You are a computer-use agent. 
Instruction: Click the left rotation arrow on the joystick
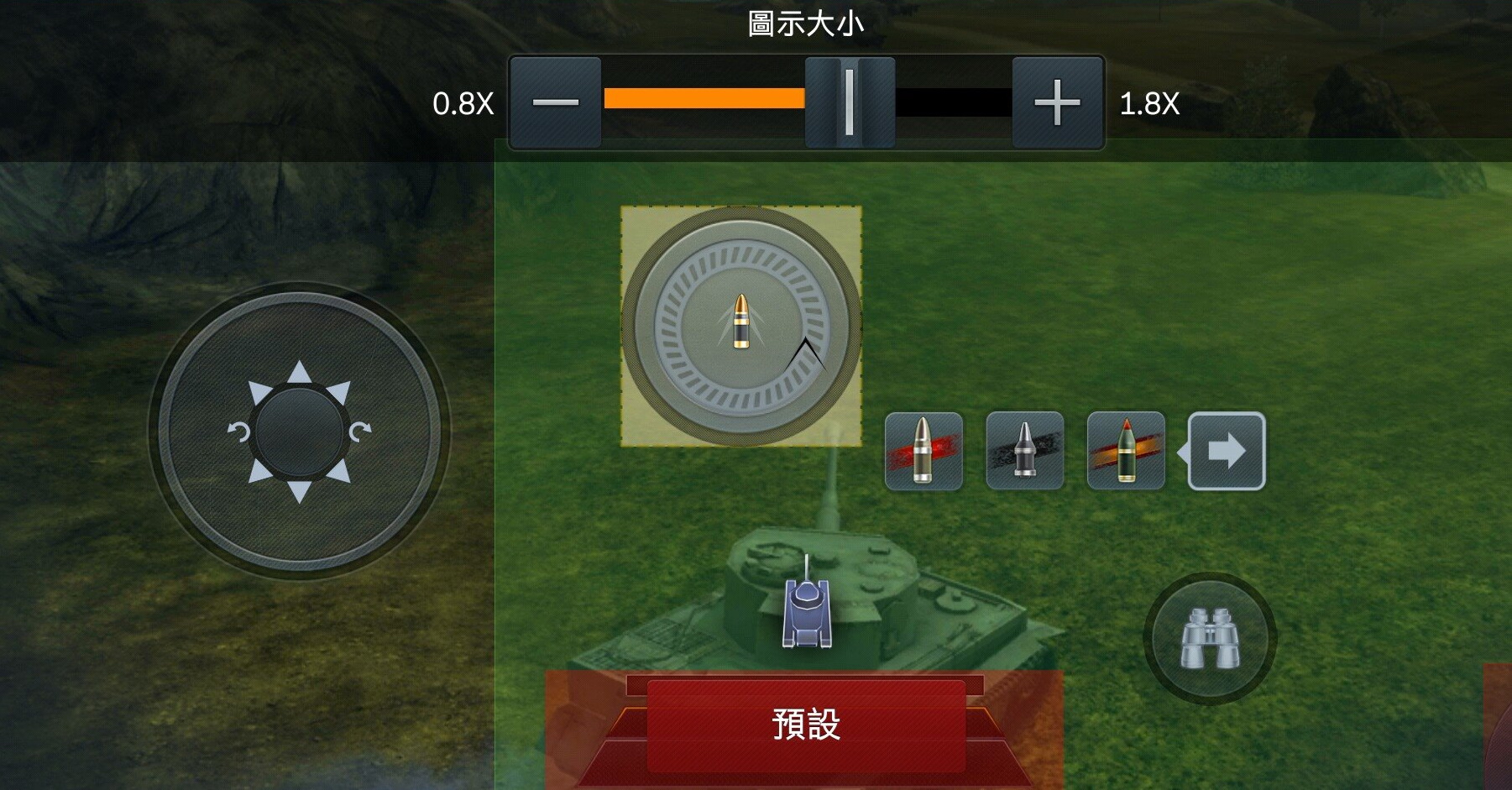[x=239, y=433]
